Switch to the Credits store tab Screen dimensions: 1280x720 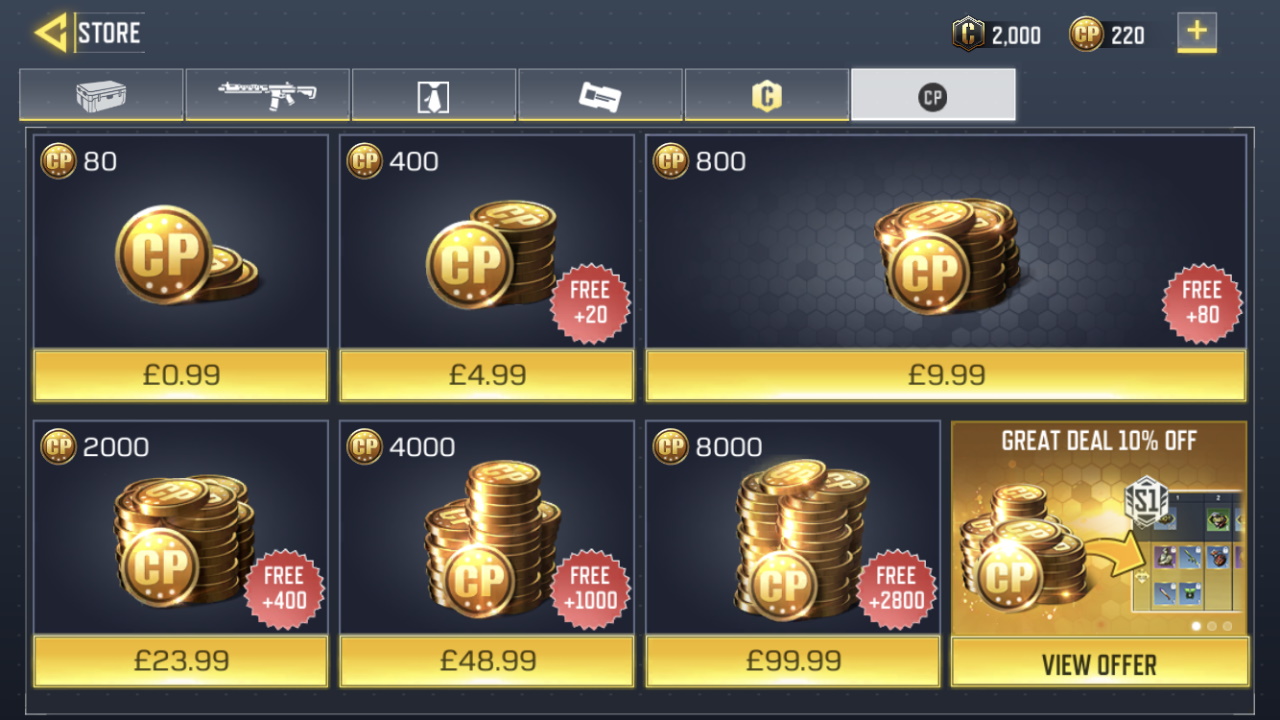pyautogui.click(x=766, y=94)
